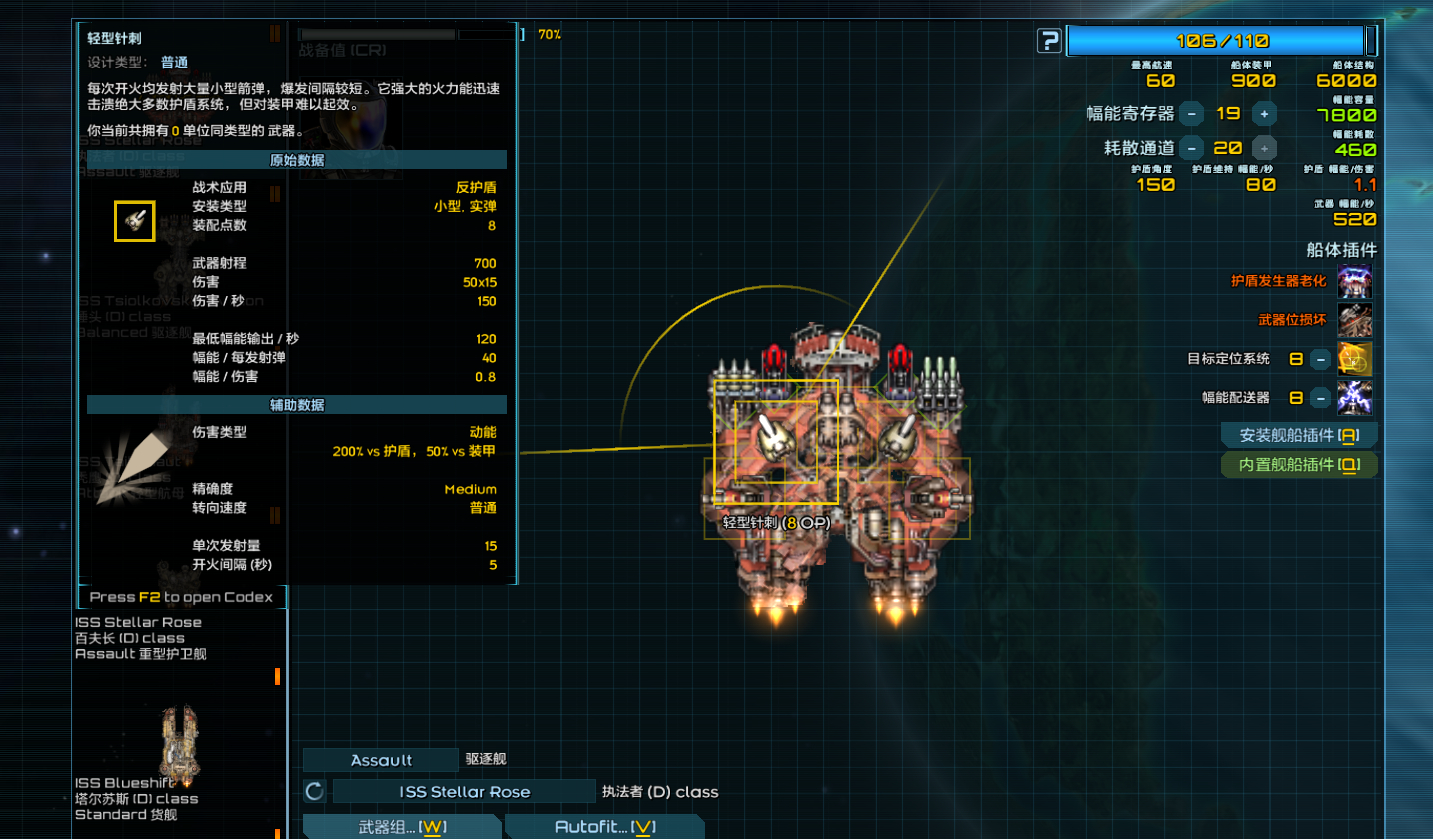The image size is (1433, 839).
Task: Click the 幅能配送器 hull mod icon
Action: [x=1355, y=398]
